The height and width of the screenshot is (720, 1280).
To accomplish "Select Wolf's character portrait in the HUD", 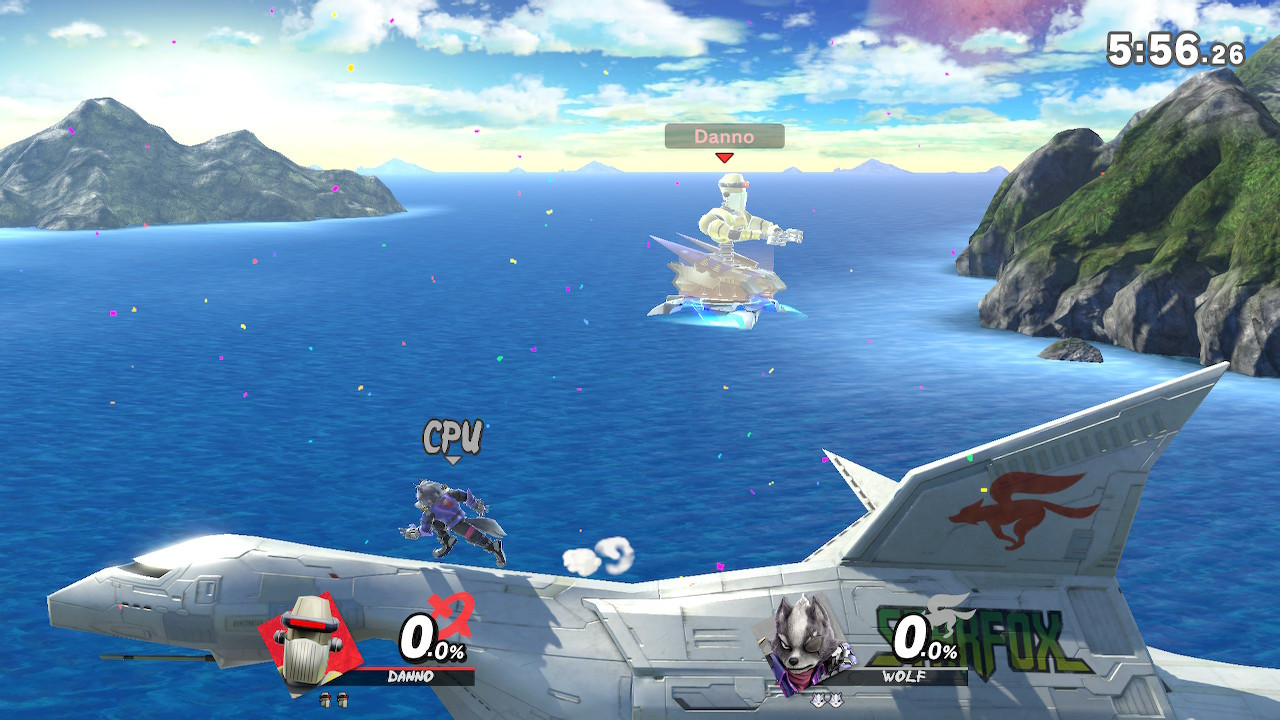I will tap(800, 640).
